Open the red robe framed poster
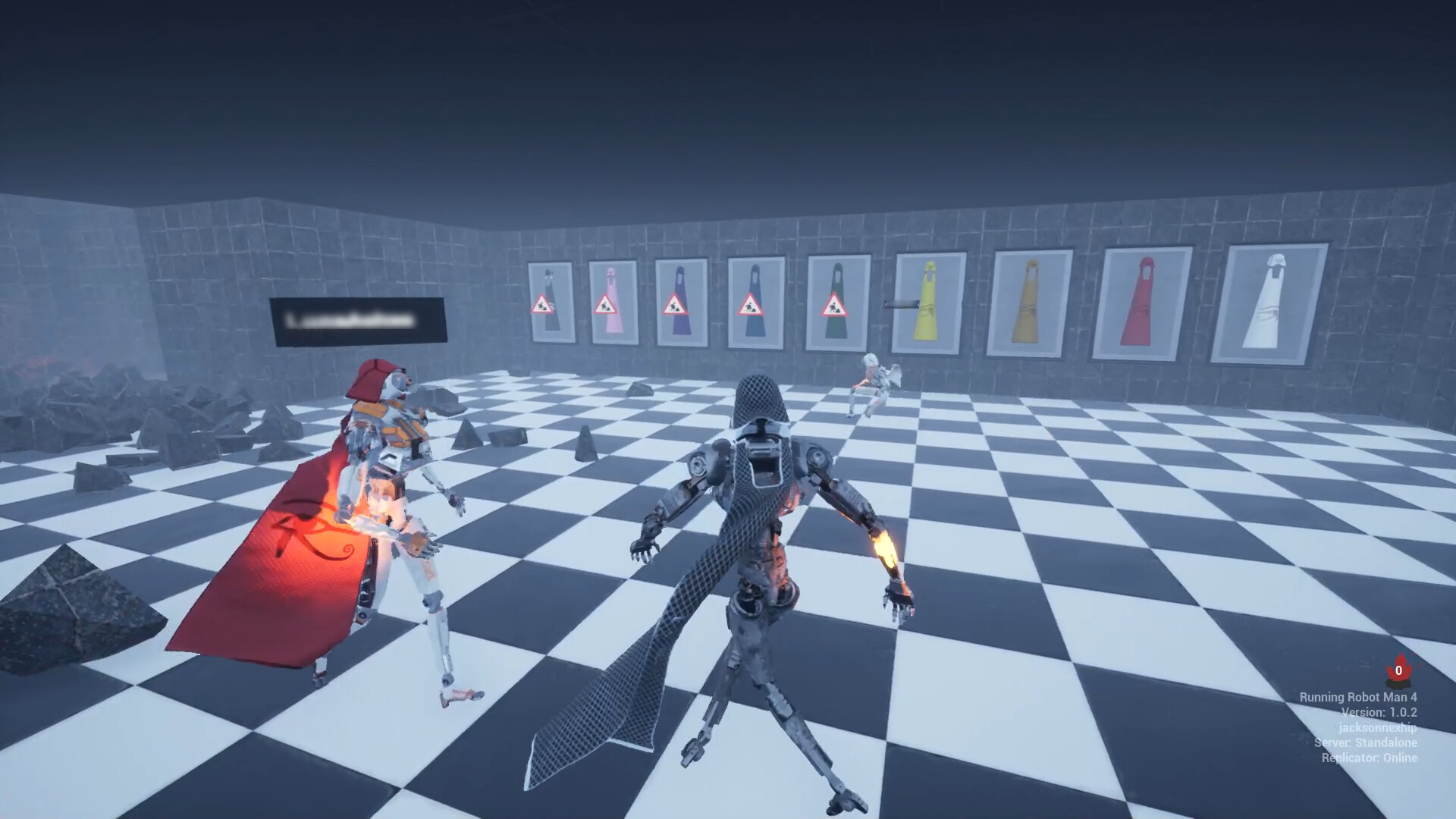 [1141, 303]
